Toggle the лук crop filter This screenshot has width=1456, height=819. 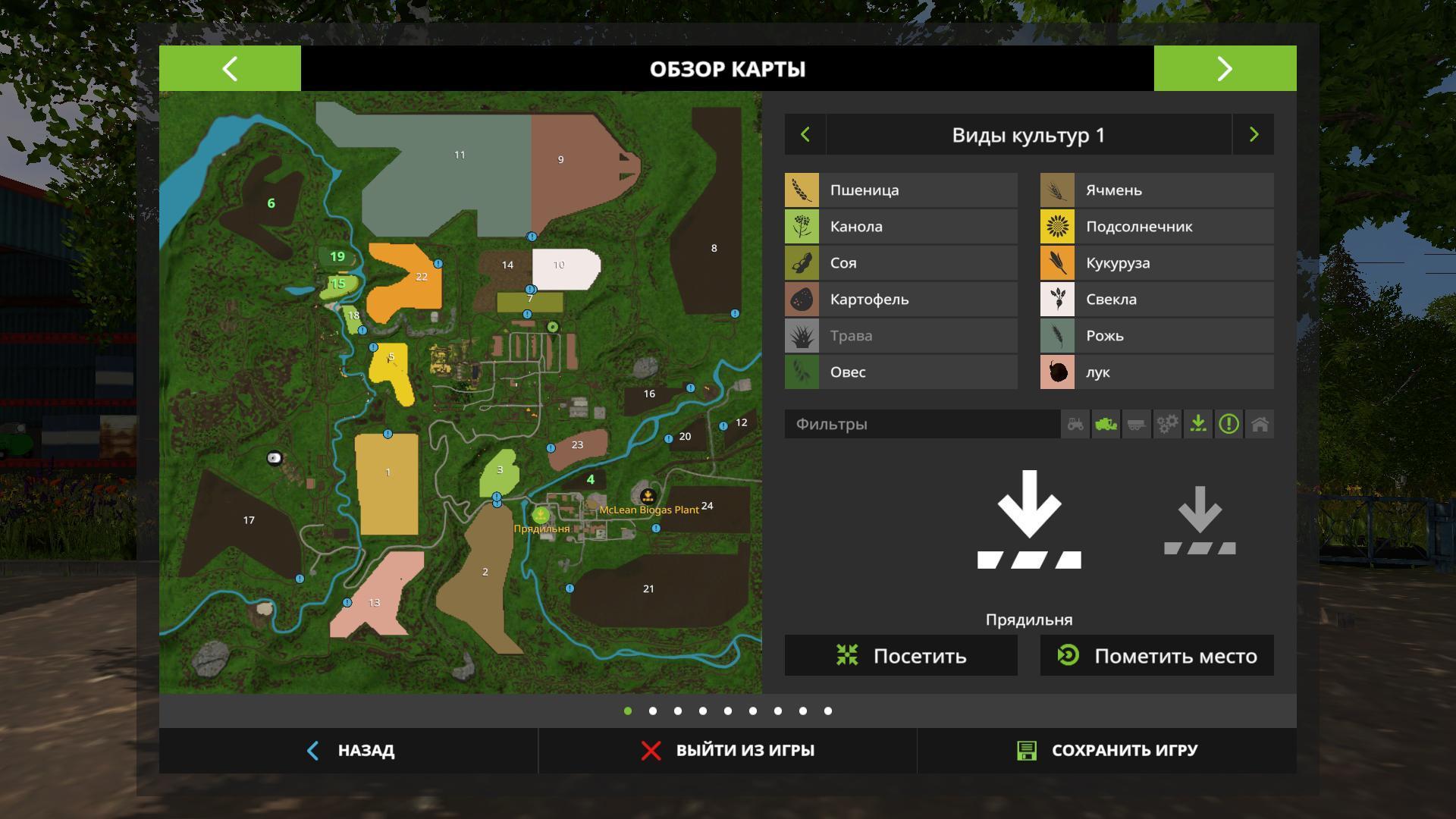tap(1156, 372)
